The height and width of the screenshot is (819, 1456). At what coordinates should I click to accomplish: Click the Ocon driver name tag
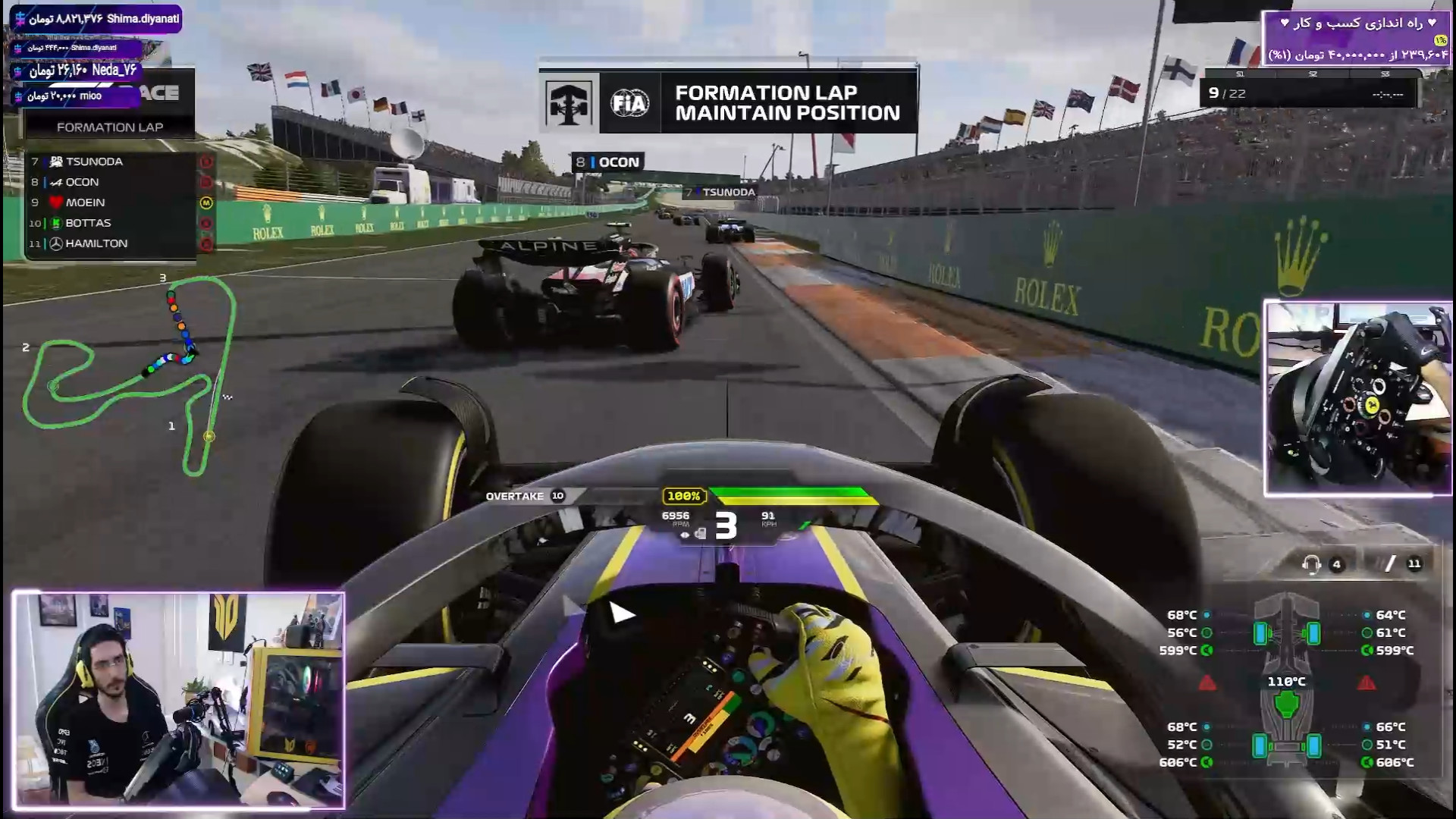point(608,162)
